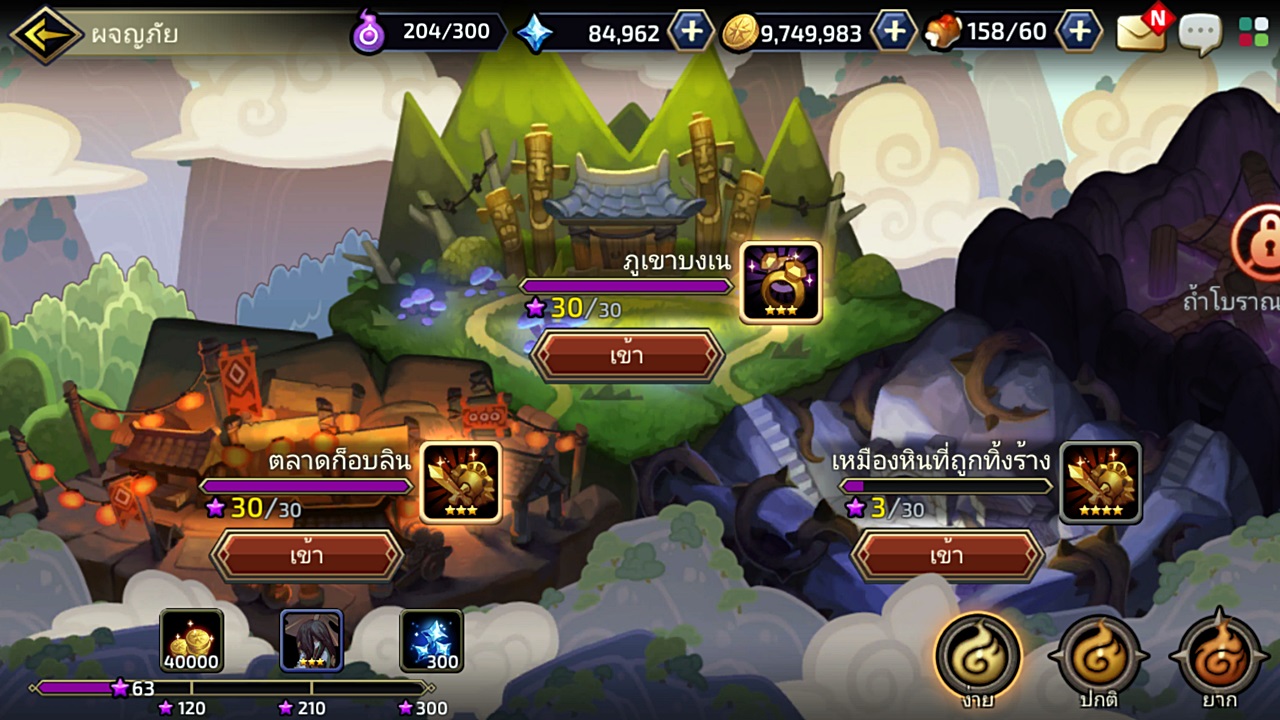View the ring reward icon for ภูเขาบงเน

(779, 283)
